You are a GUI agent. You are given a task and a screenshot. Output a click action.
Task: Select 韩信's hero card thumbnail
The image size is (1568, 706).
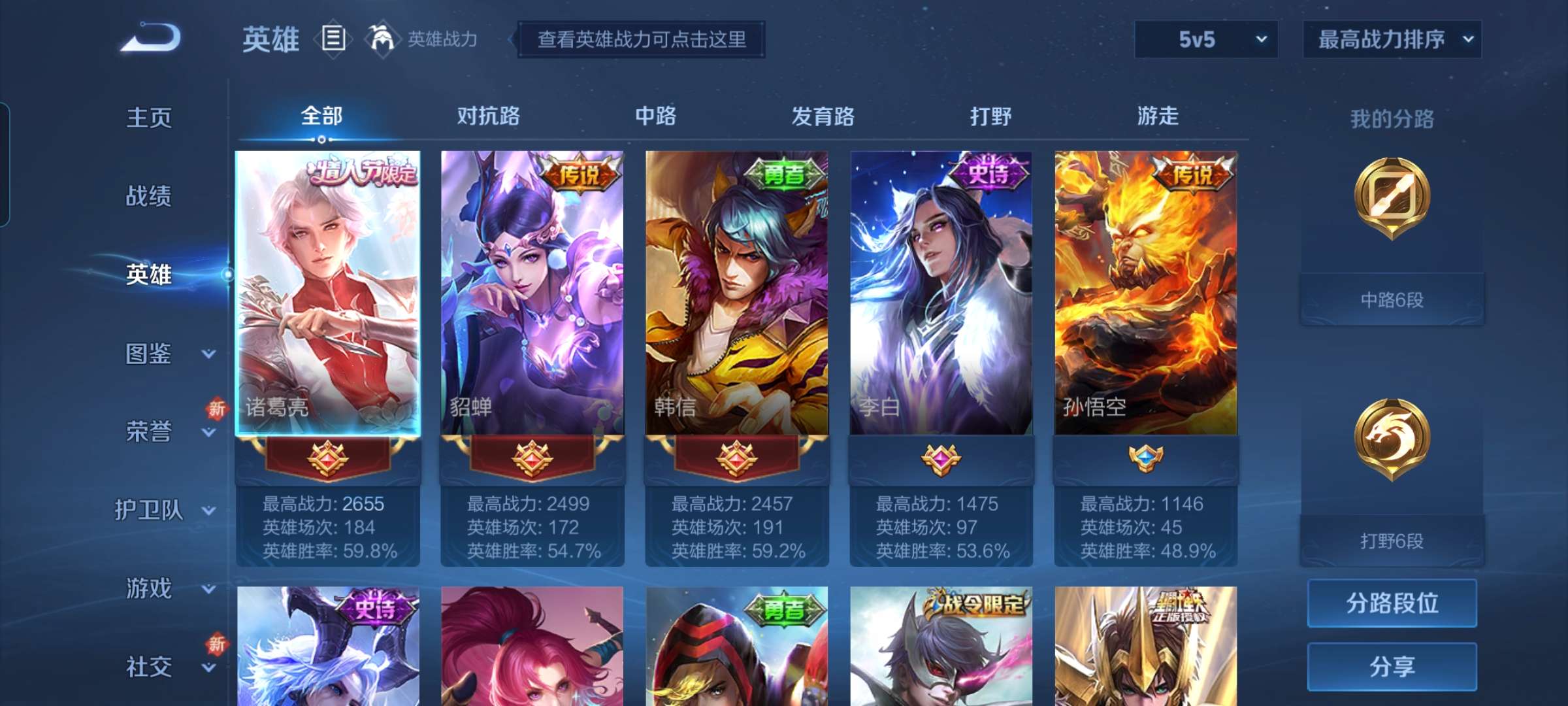coord(737,294)
